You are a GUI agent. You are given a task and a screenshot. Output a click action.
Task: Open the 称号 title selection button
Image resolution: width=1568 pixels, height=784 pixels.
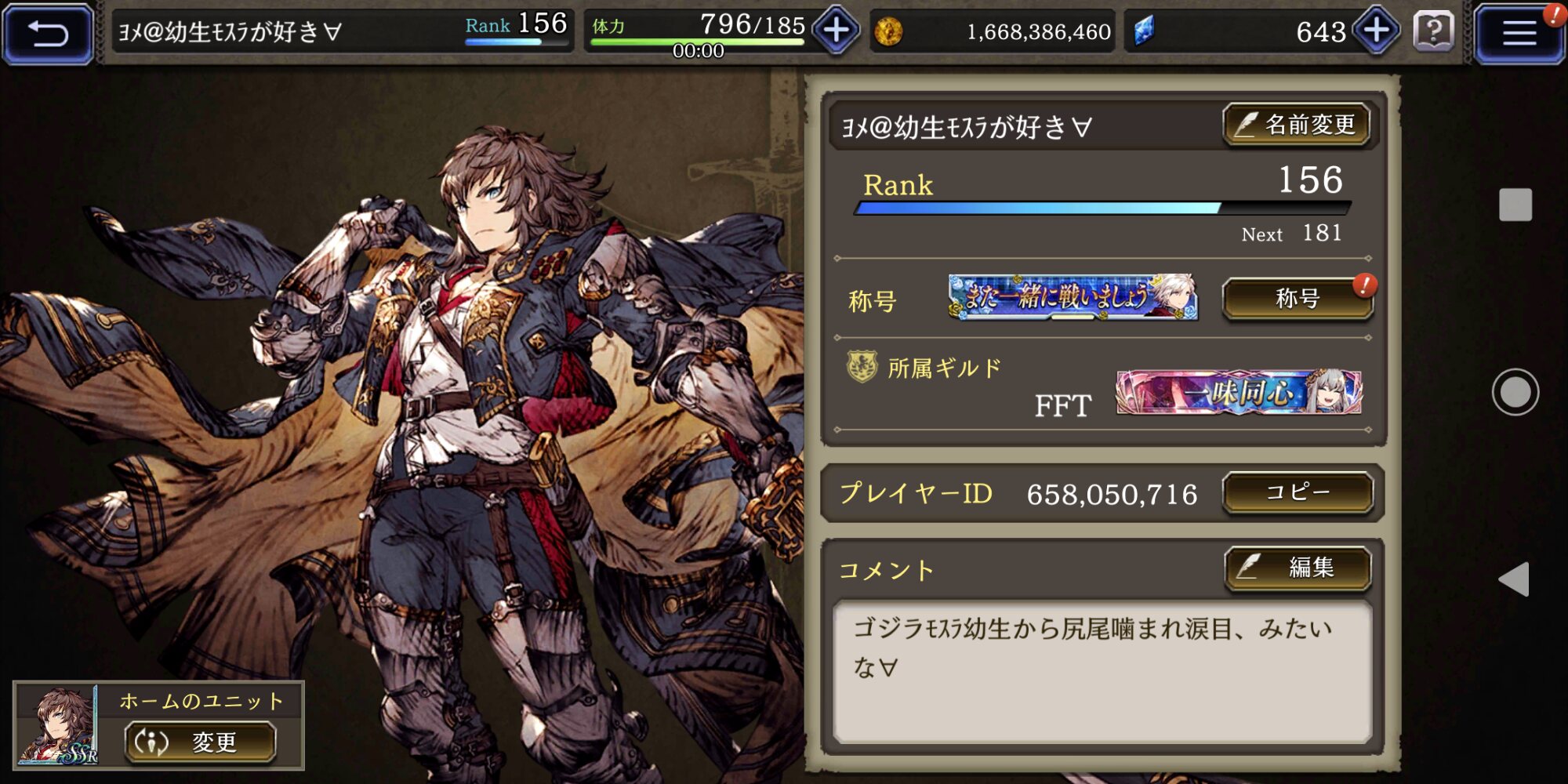1298,299
